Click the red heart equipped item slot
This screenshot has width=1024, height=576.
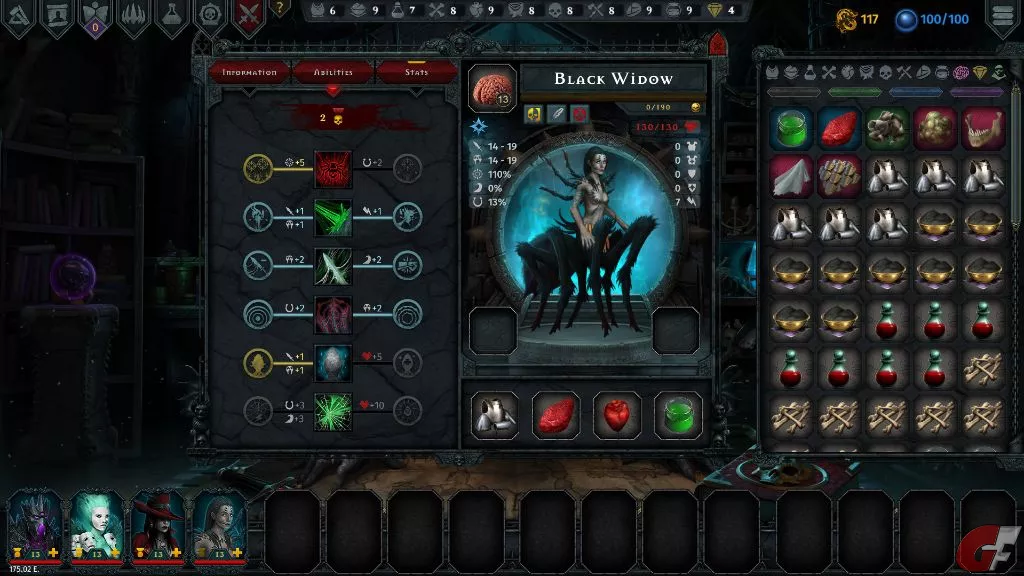(x=617, y=414)
